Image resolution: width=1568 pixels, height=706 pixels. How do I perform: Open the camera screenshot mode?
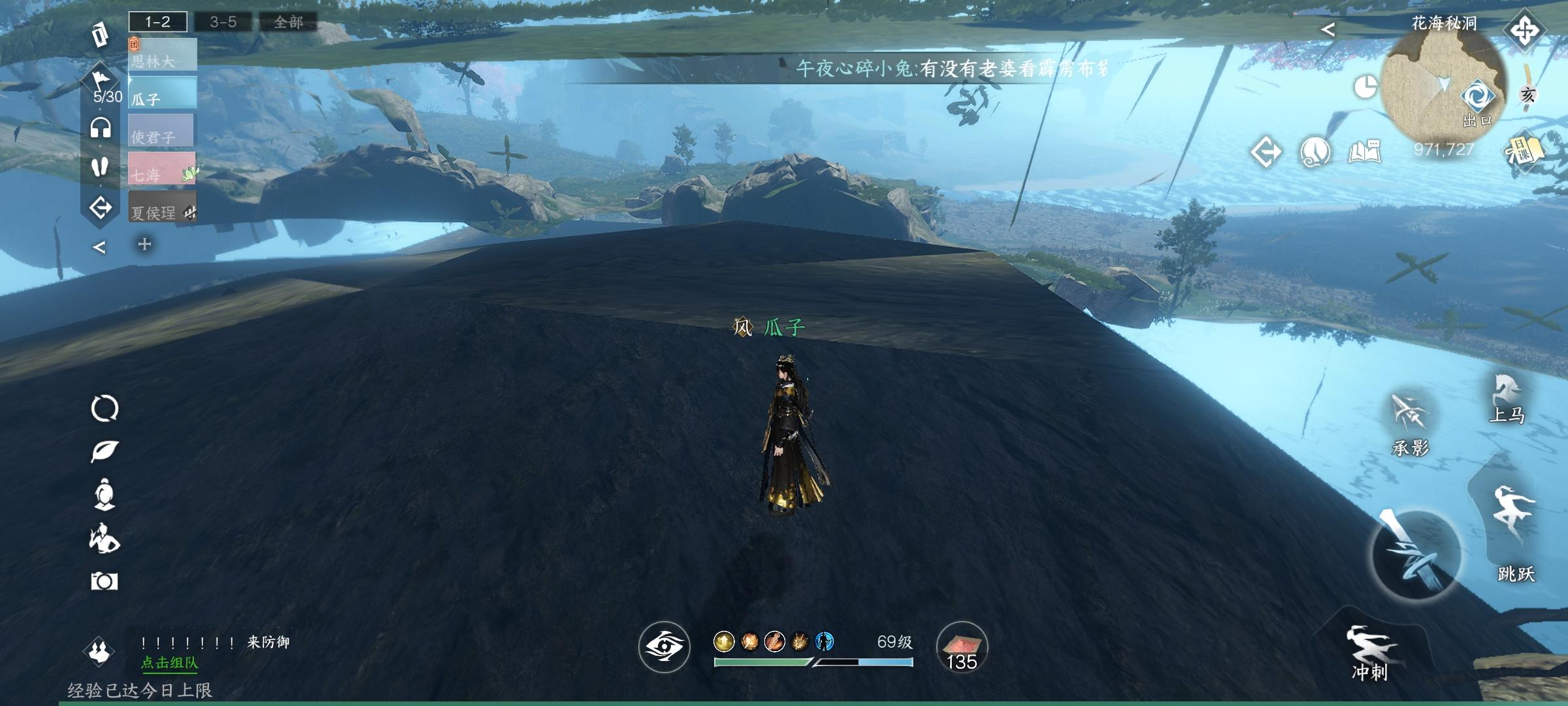pos(104,581)
